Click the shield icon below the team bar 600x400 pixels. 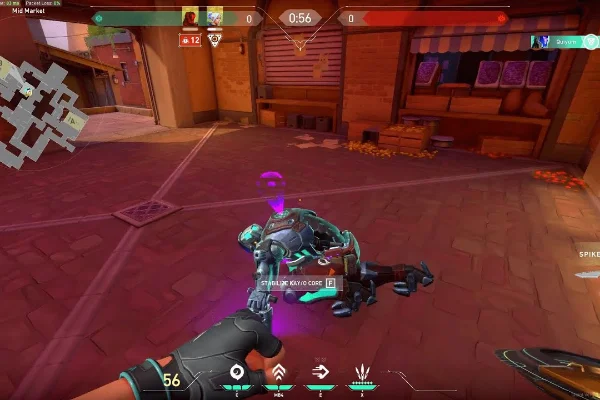[215, 39]
